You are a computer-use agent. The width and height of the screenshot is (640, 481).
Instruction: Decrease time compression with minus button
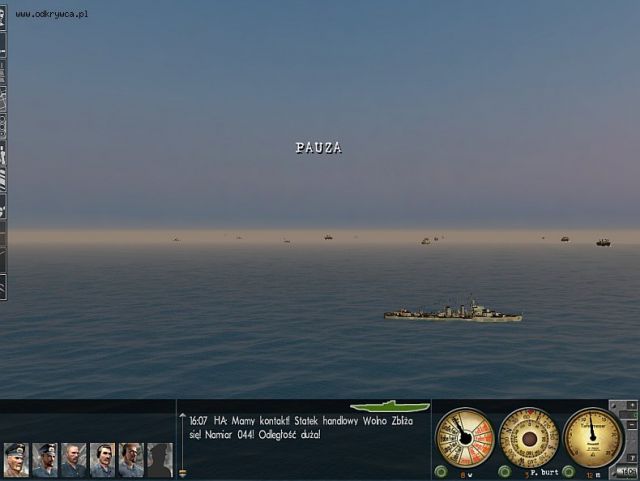click(630, 427)
